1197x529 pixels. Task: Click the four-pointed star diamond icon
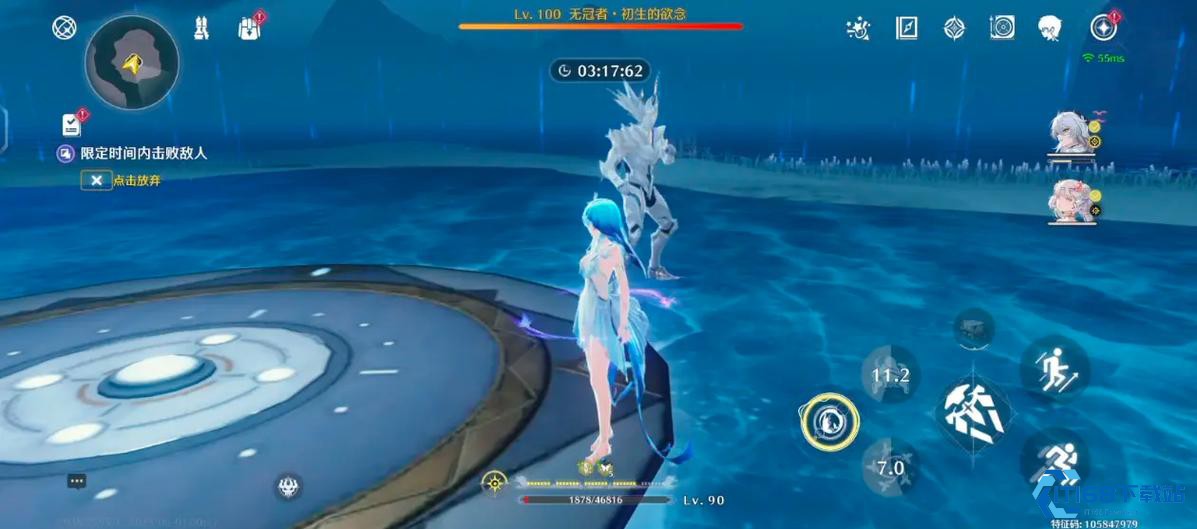(955, 28)
